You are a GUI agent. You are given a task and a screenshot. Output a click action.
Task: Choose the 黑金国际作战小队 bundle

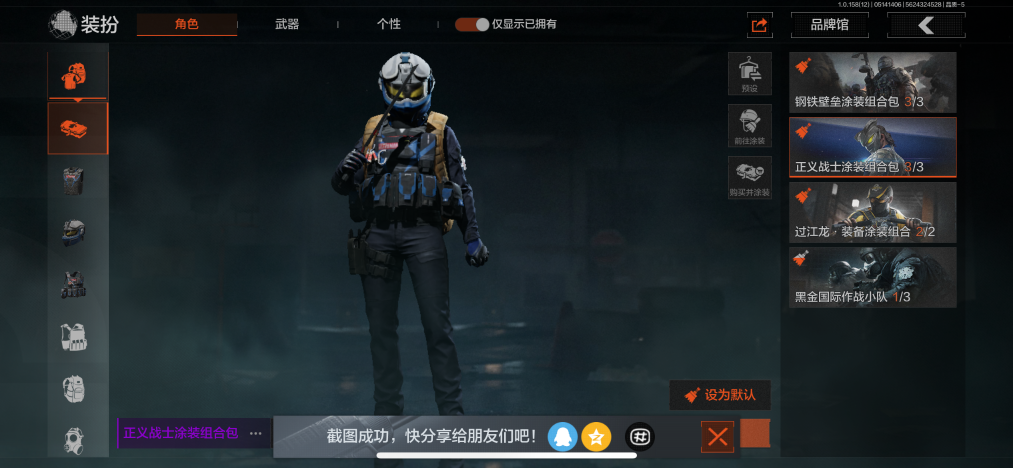(872, 277)
